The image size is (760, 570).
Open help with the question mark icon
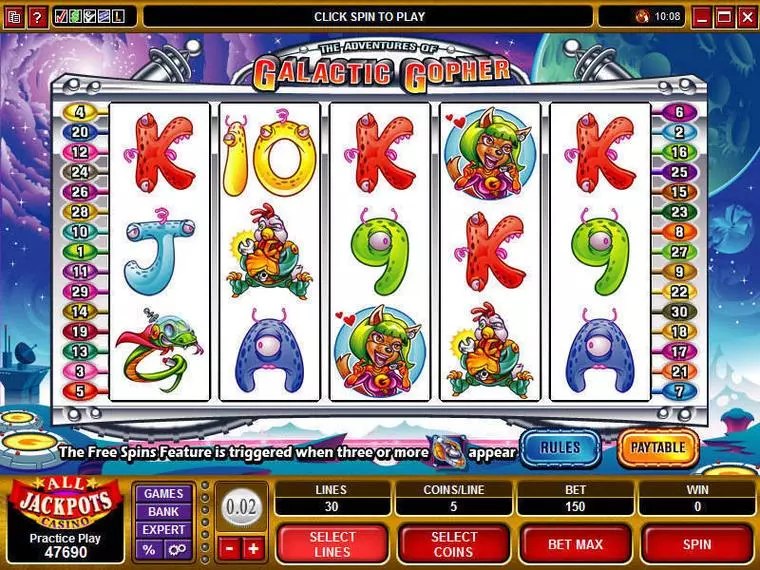click(x=36, y=16)
